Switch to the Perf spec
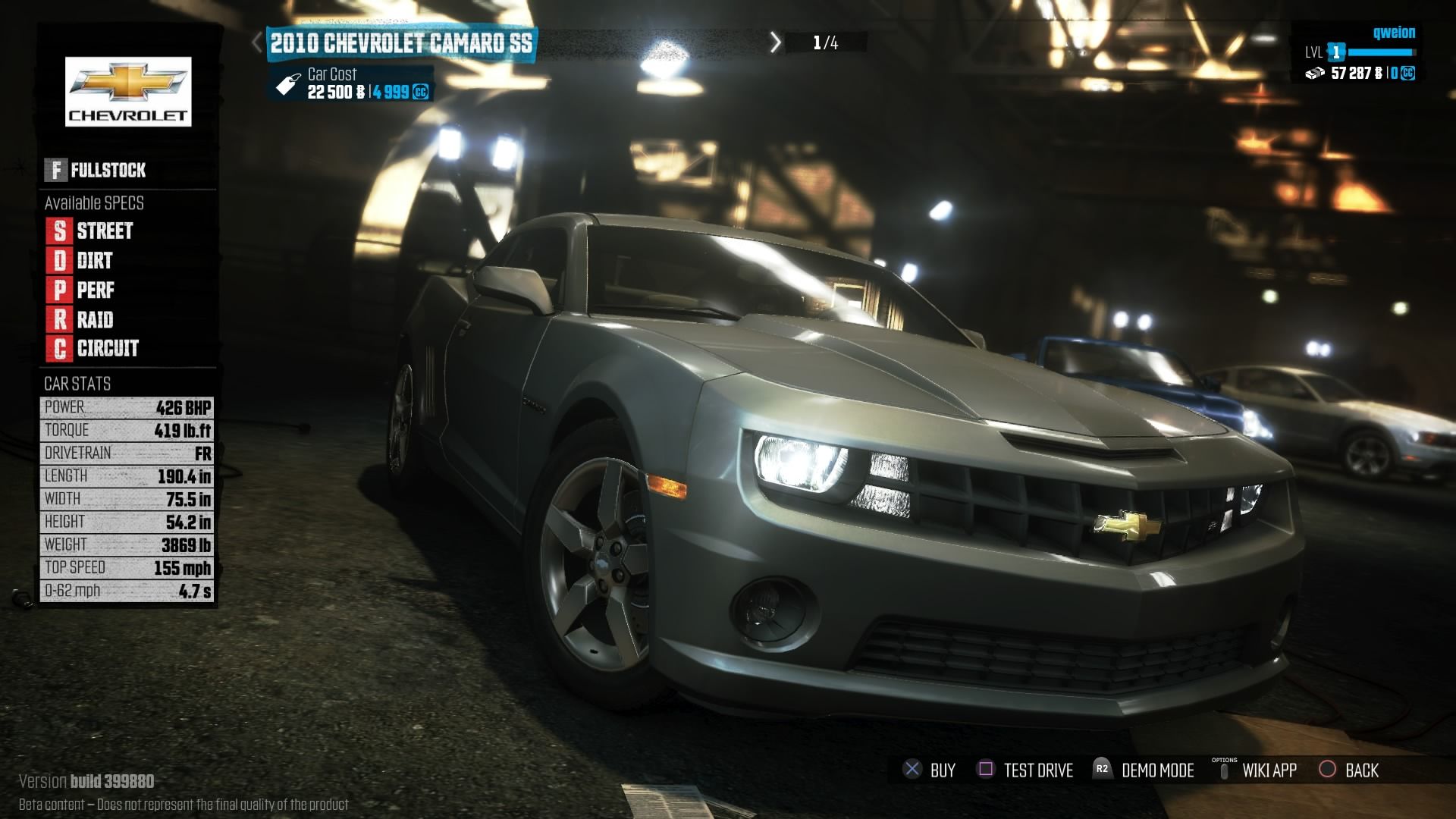This screenshot has height=819, width=1456. [81, 290]
